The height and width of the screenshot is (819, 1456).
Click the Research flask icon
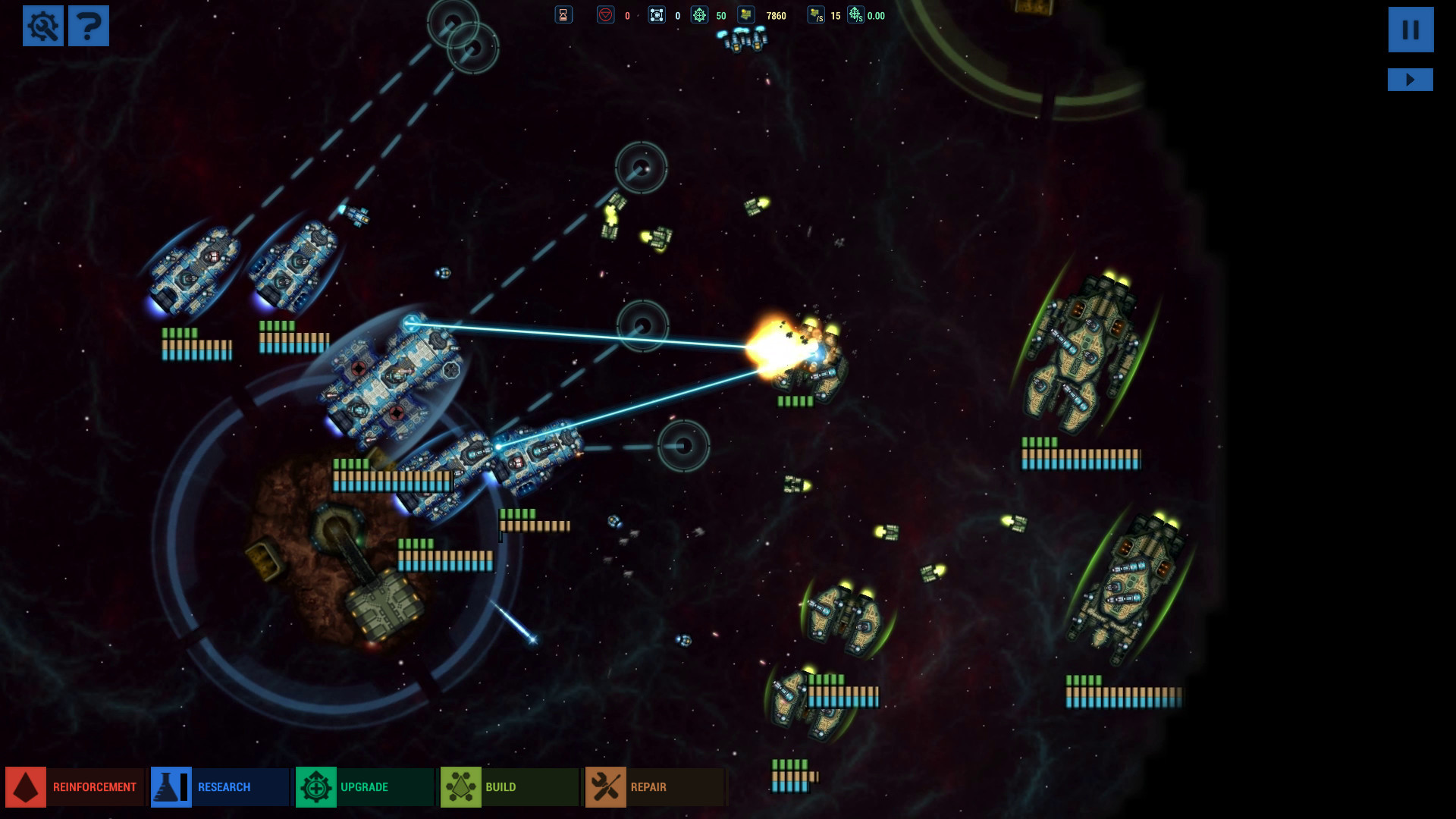170,787
